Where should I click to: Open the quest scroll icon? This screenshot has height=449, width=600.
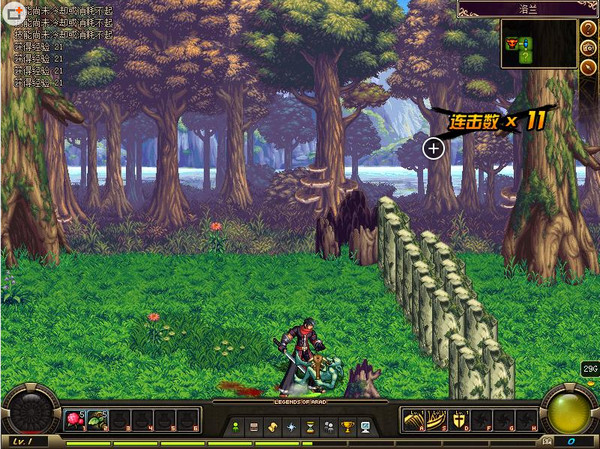click(x=272, y=427)
